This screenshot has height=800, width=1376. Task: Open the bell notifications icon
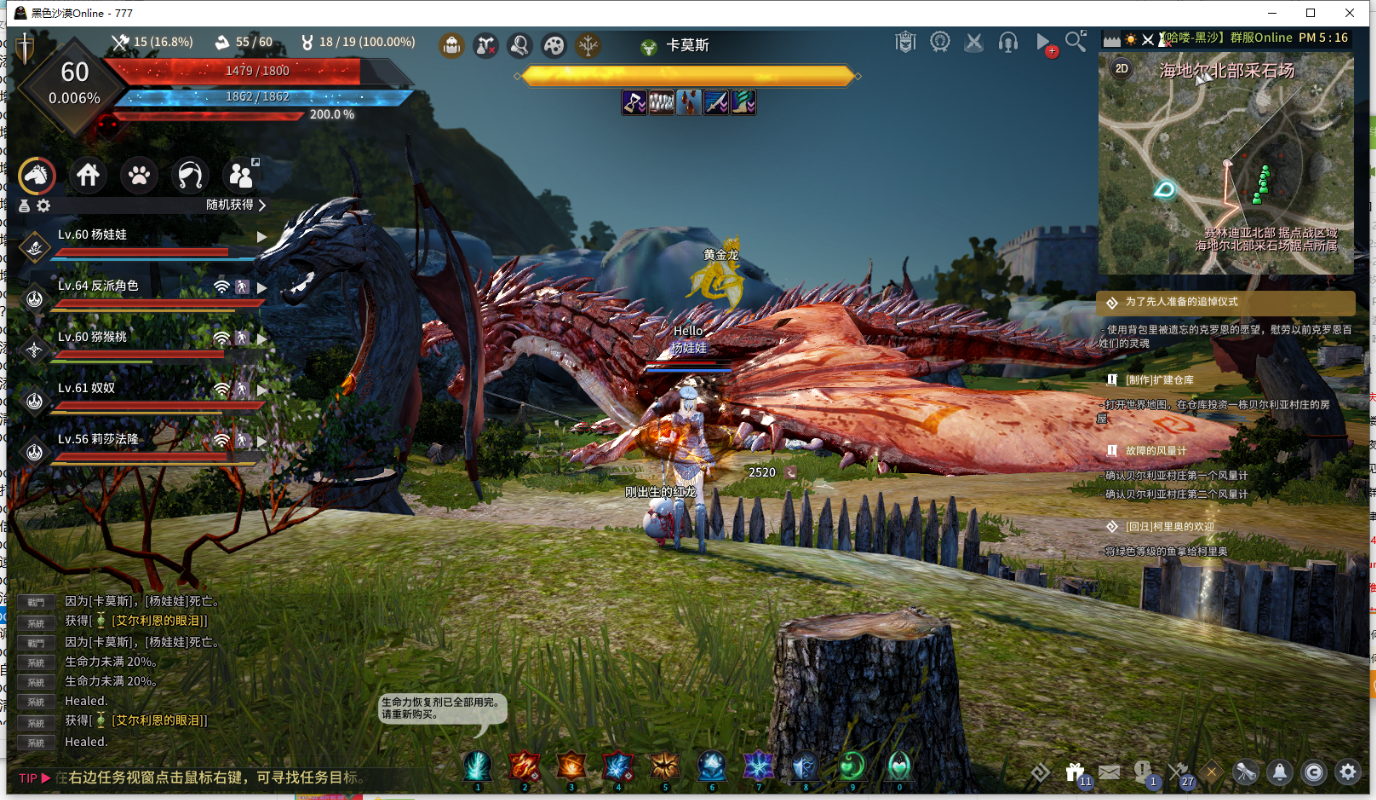(1279, 772)
